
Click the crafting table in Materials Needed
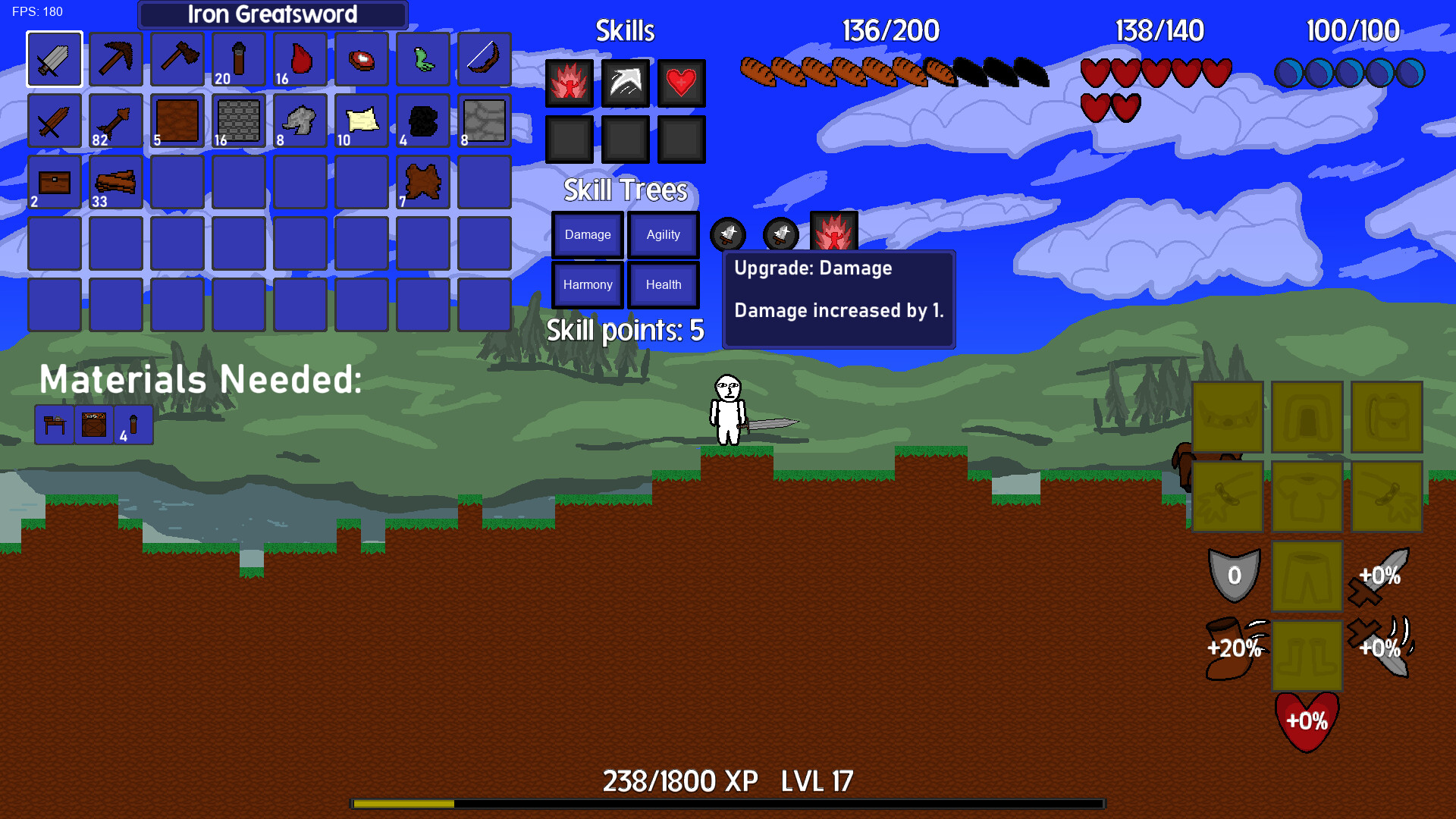pos(54,423)
